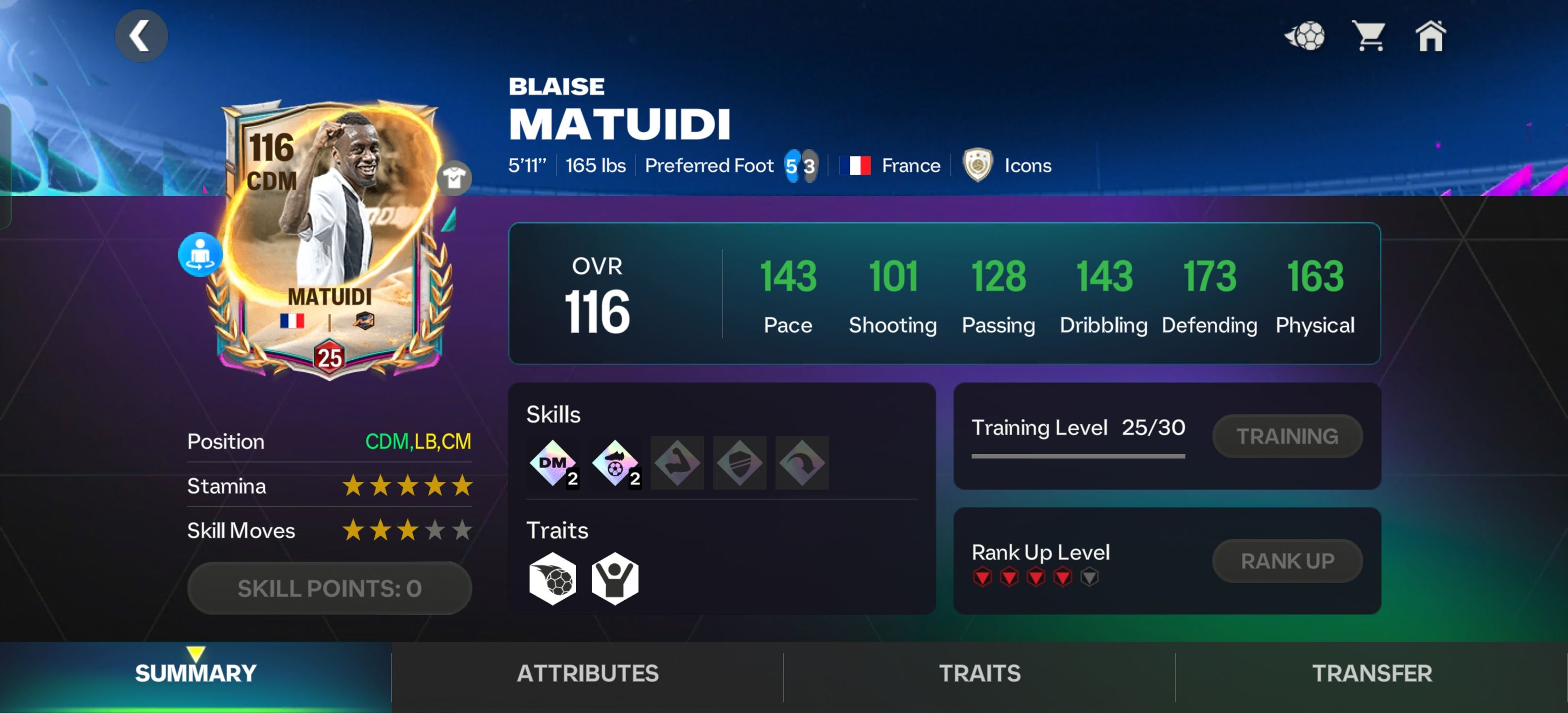Open the store cart icon
This screenshot has height=713, width=1568.
point(1369,36)
